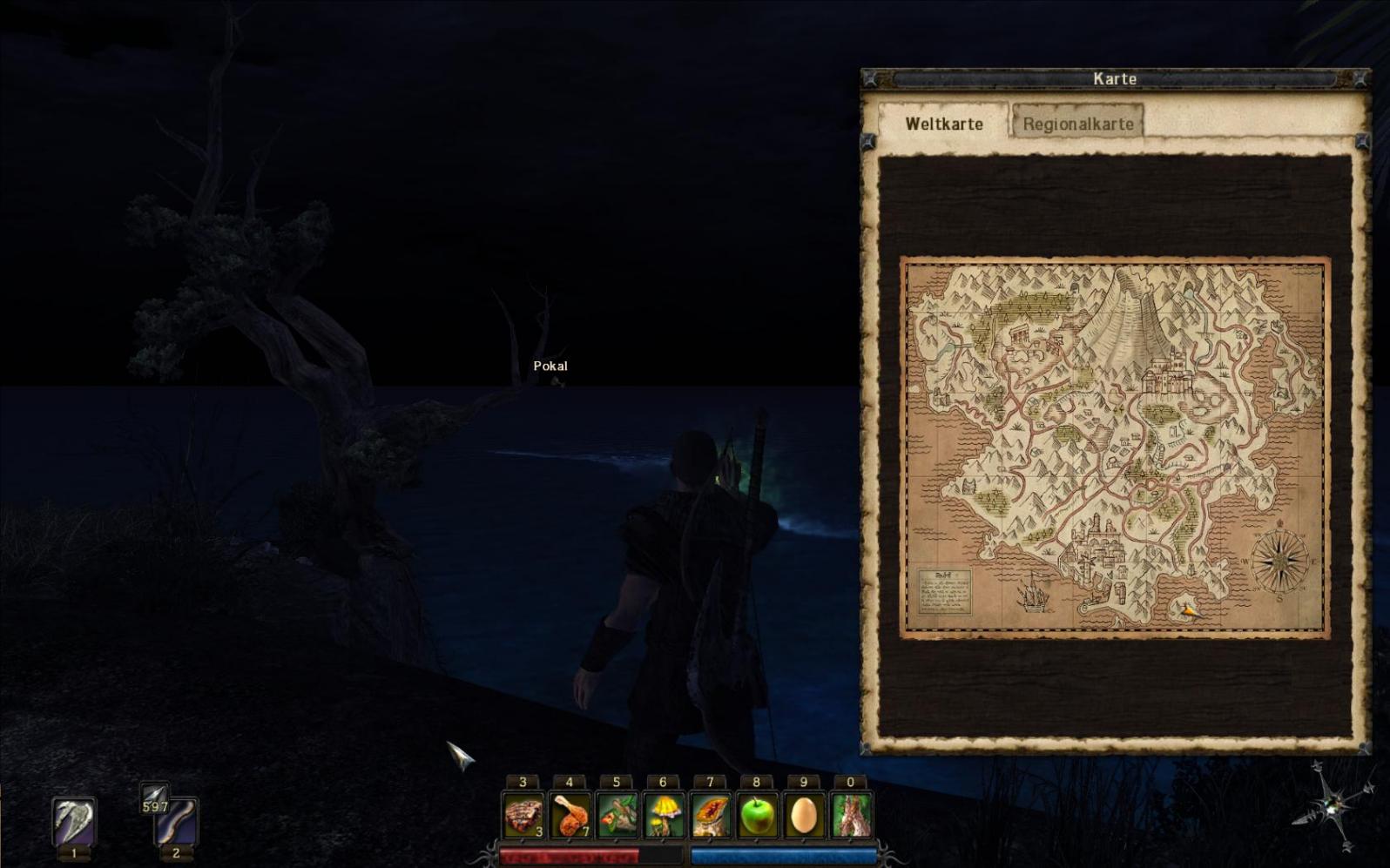Select the root item in slot 0
This screenshot has height=868, width=1390.
(x=851, y=817)
